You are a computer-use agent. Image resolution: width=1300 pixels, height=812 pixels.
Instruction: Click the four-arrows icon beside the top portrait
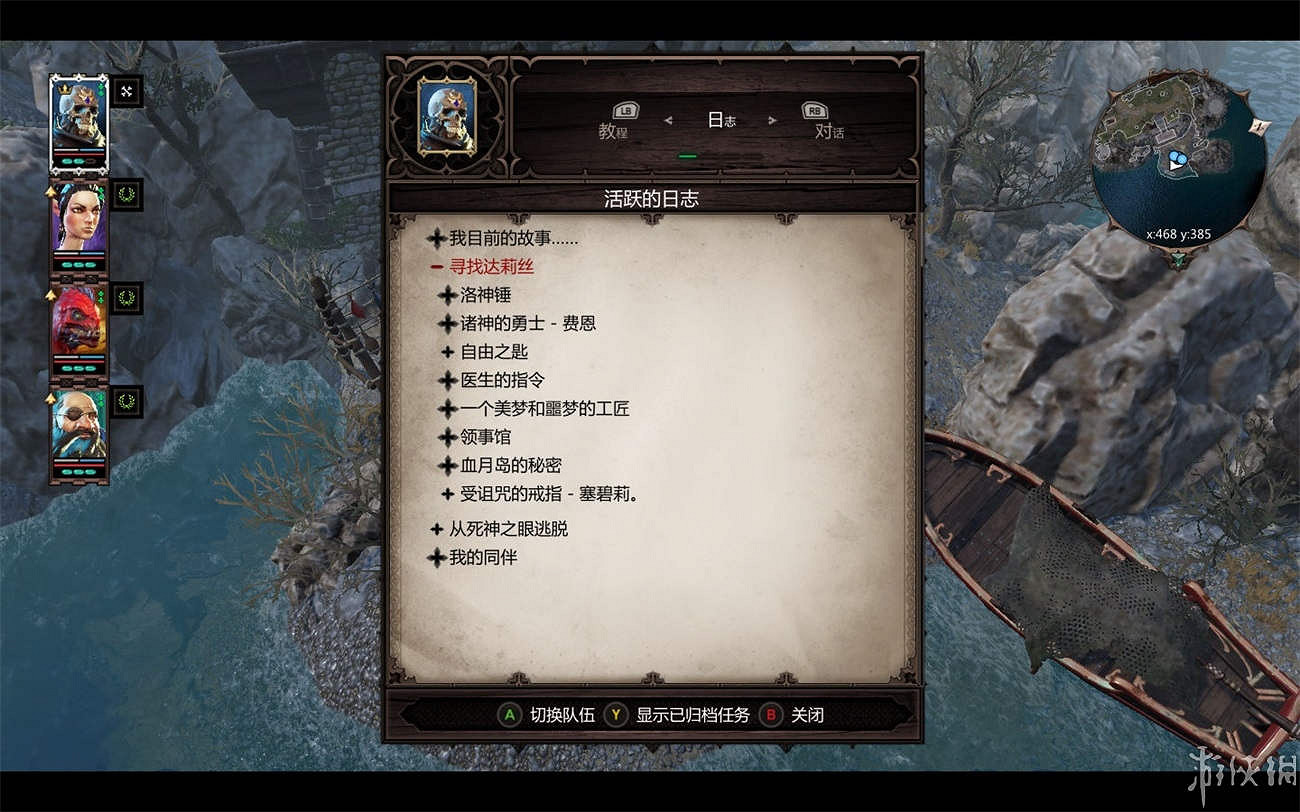pyautogui.click(x=126, y=91)
